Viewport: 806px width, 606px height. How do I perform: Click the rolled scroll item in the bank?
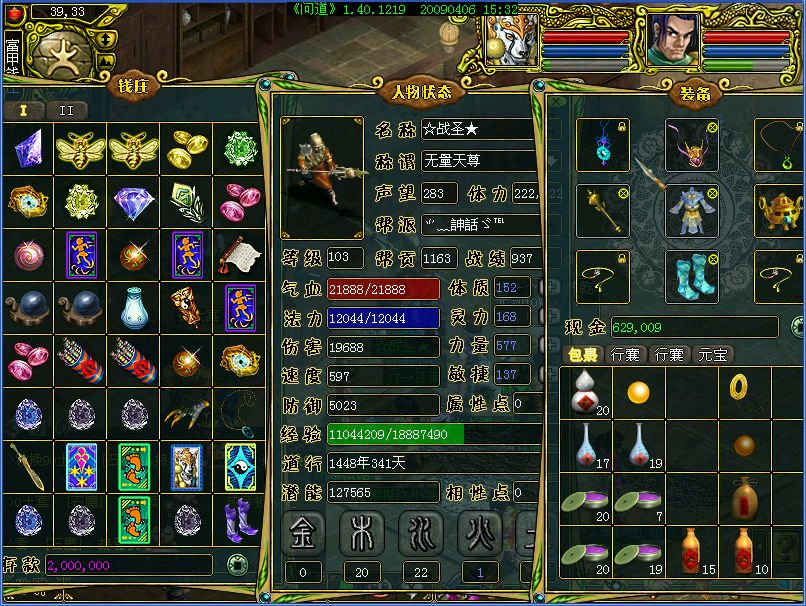[239, 254]
